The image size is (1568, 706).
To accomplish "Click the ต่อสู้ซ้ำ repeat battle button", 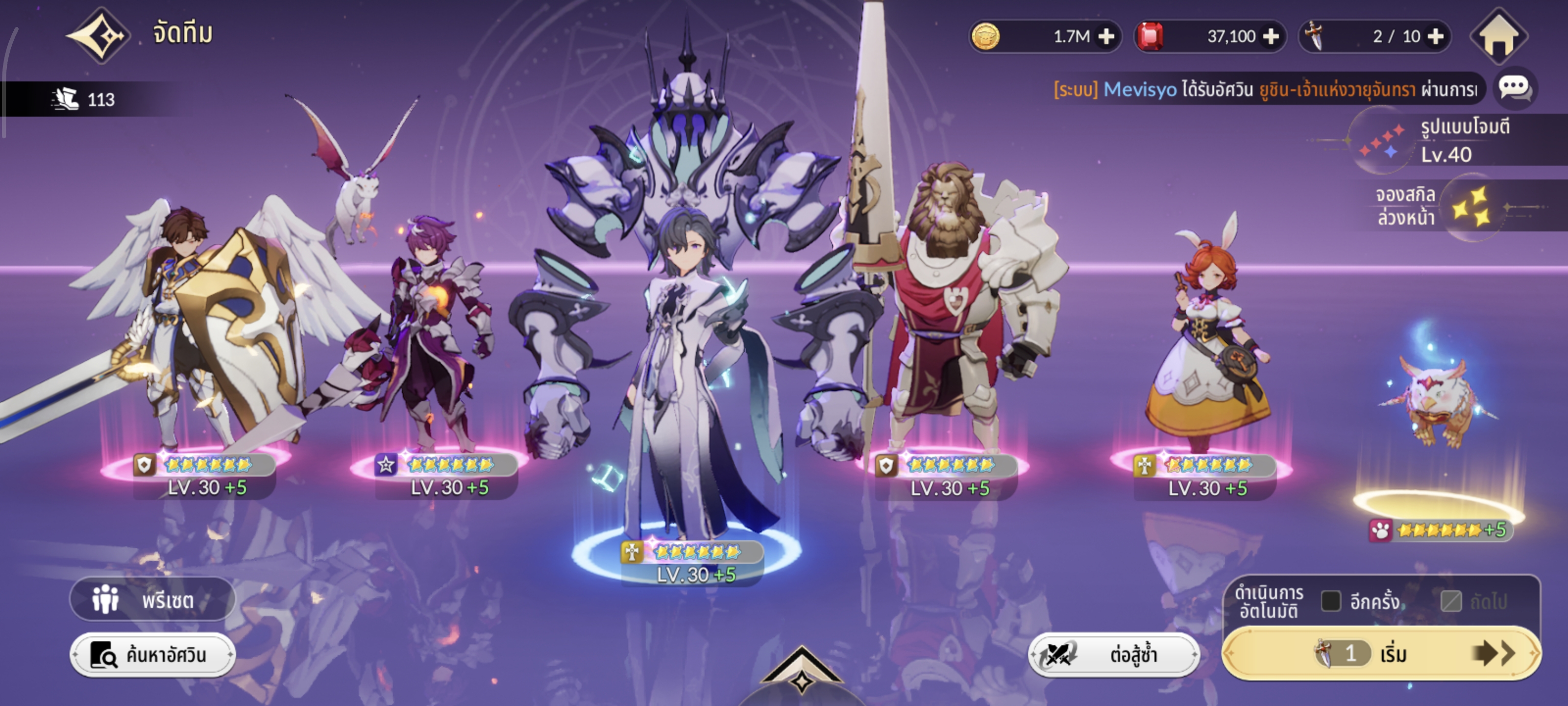I will pos(1113,655).
